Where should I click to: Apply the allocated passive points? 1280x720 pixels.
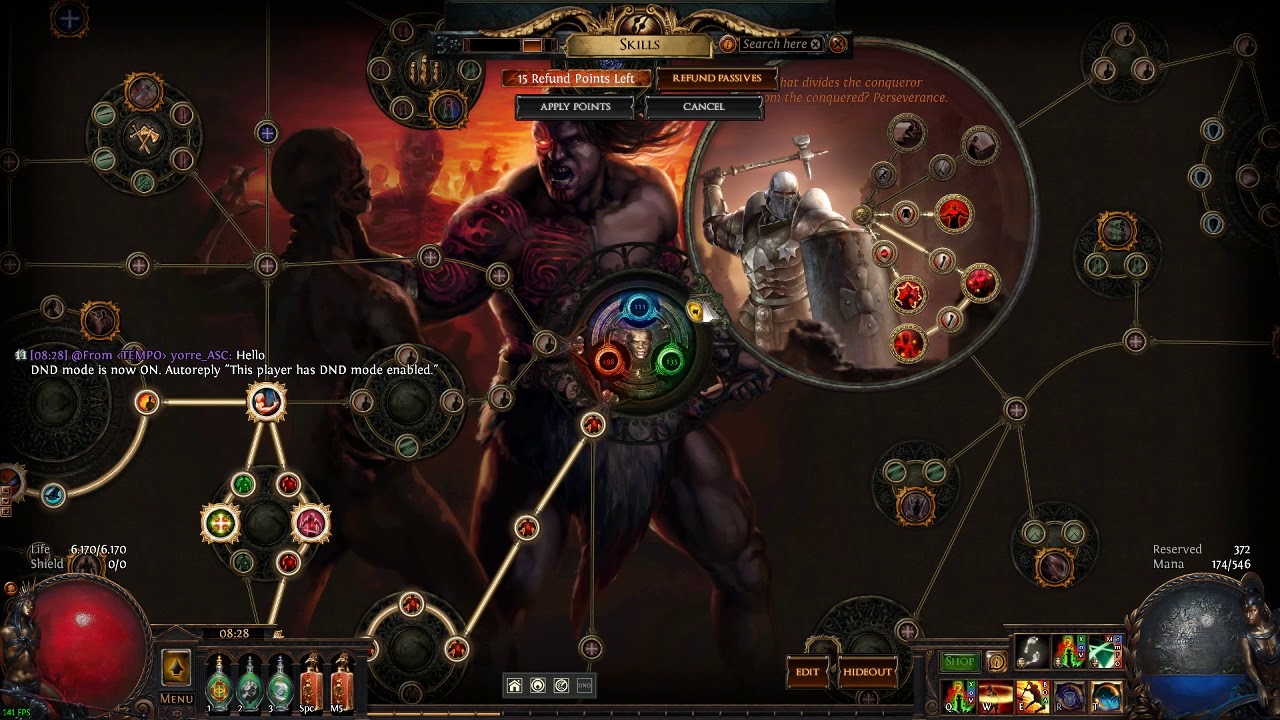click(575, 107)
